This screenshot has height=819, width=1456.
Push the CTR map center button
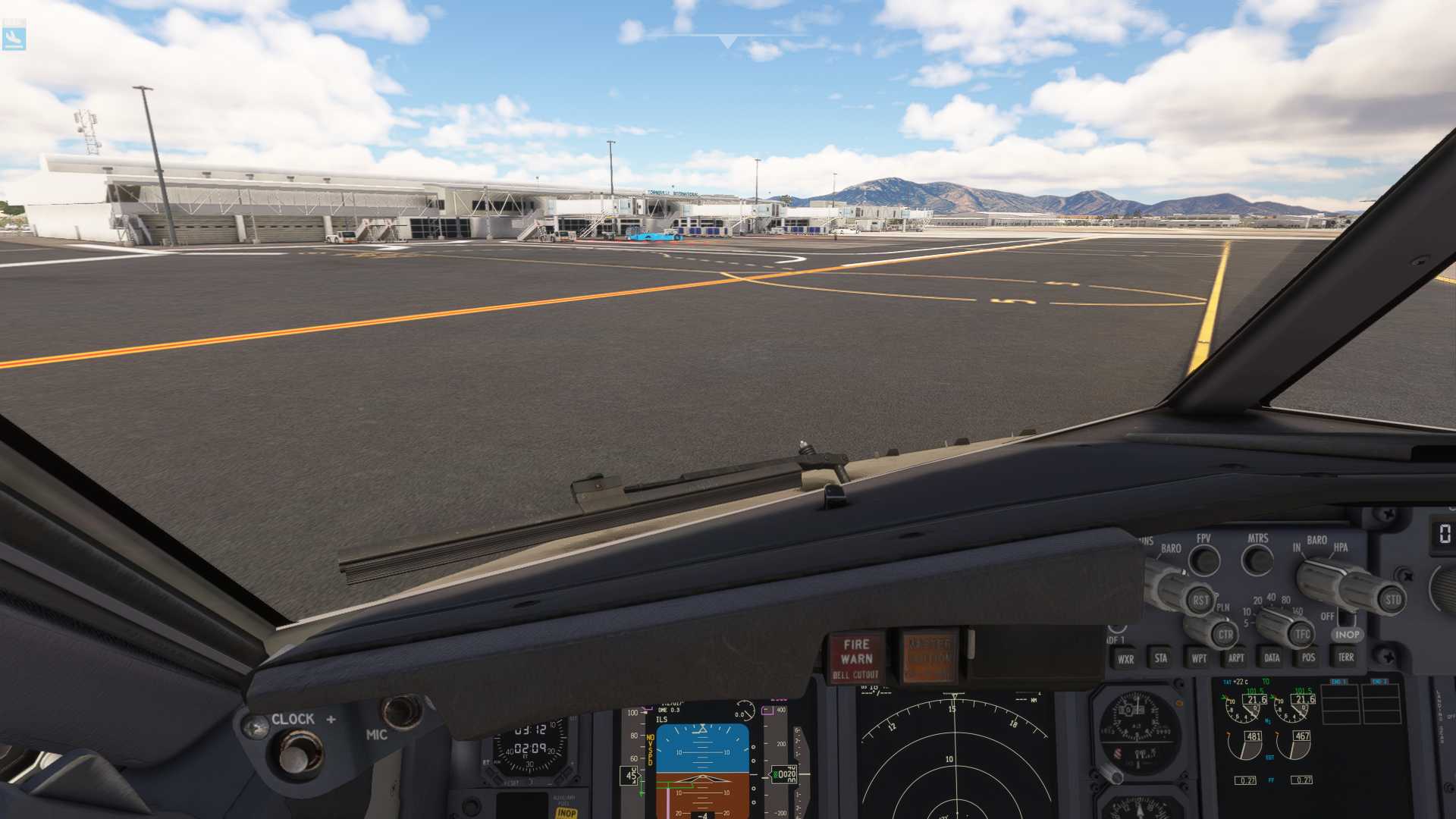tap(1225, 635)
